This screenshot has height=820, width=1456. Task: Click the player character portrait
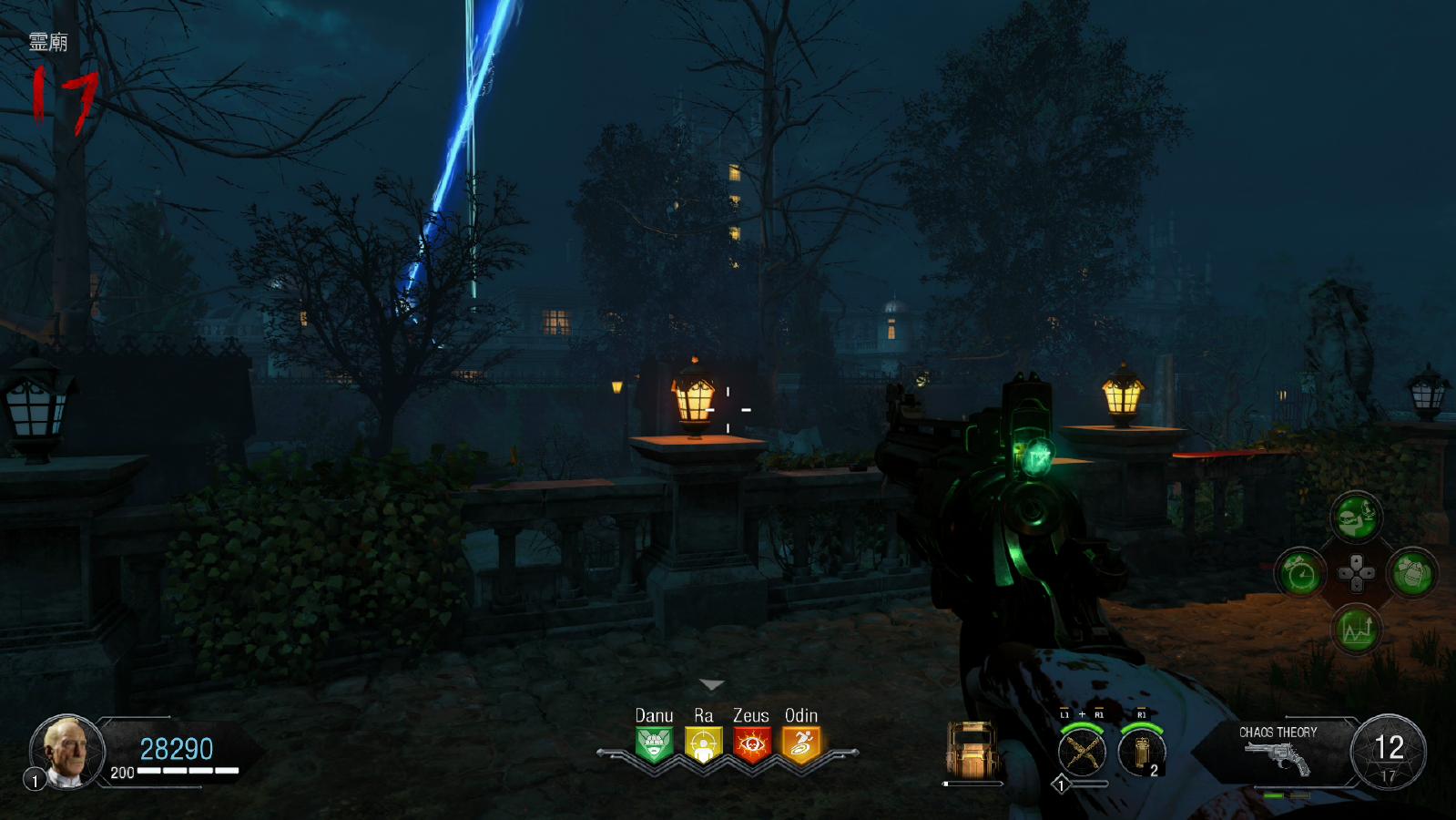pyautogui.click(x=67, y=751)
